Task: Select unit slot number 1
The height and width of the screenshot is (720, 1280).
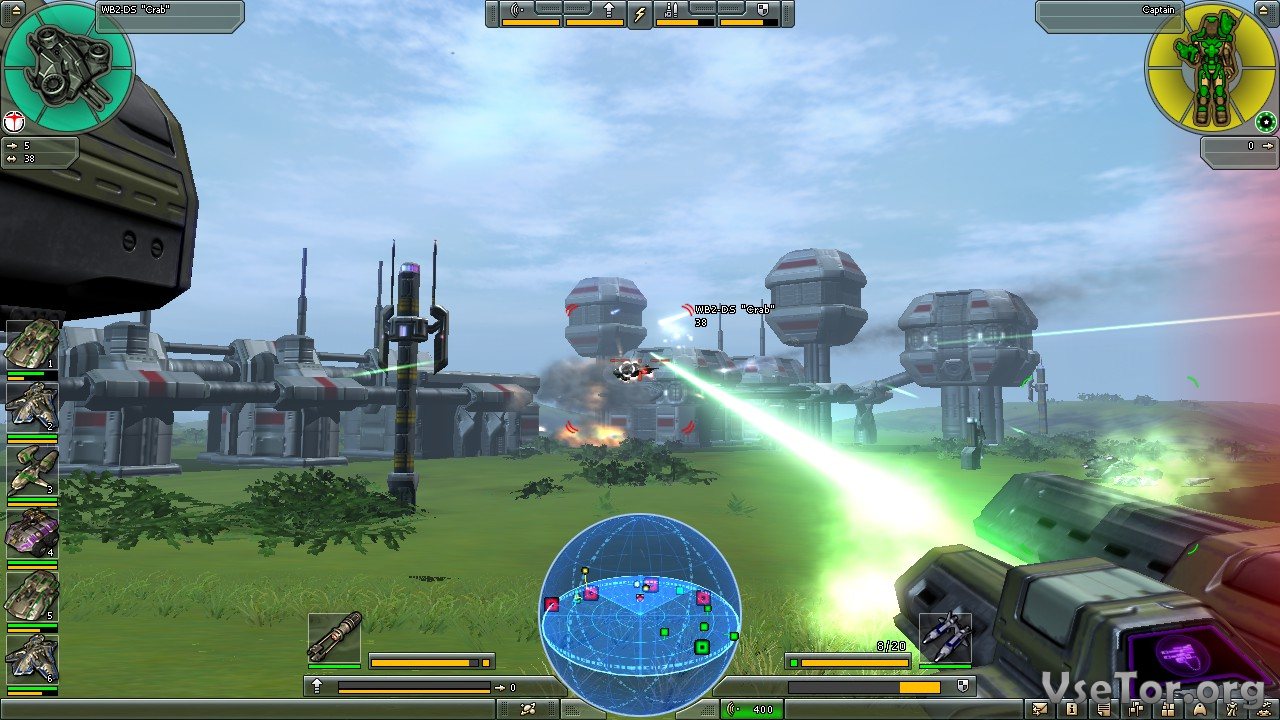Action: tap(31, 346)
